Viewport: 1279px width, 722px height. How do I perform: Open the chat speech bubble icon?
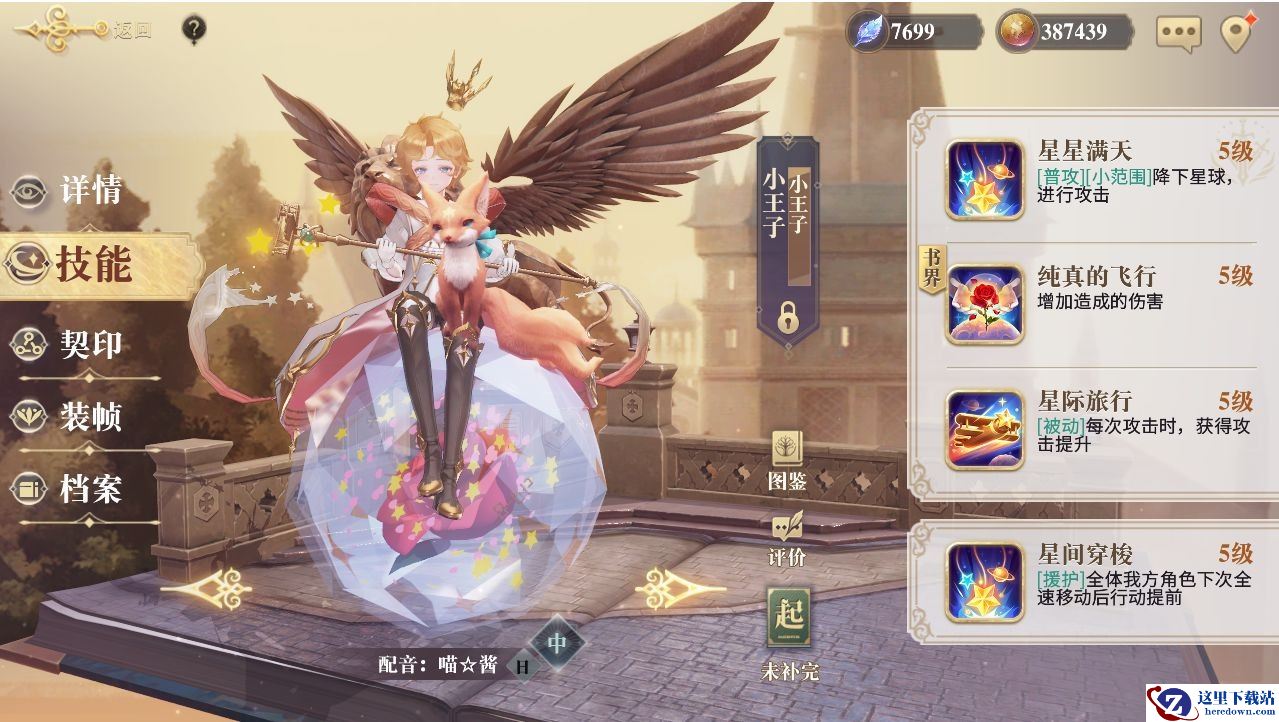coord(1178,32)
